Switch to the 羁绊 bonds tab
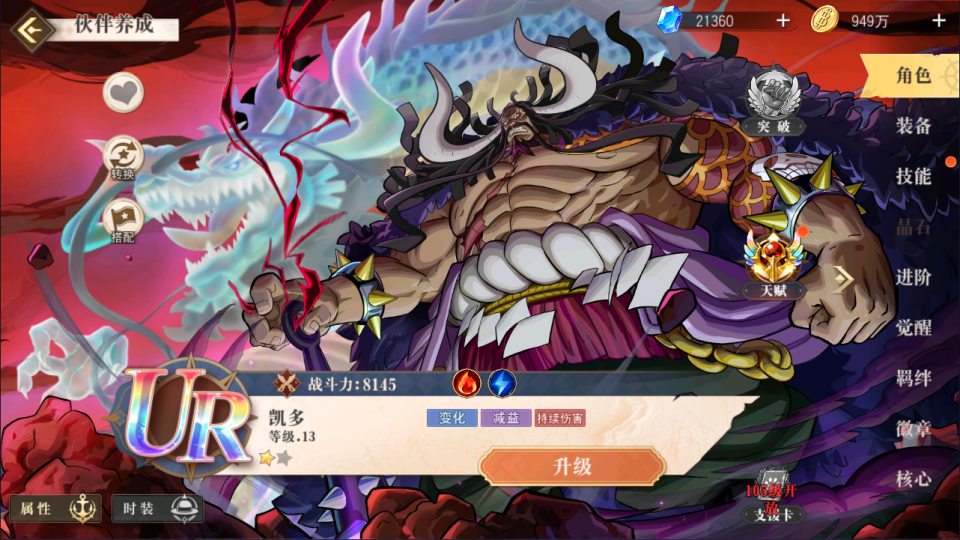This screenshot has height=540, width=960. pyautogui.click(x=912, y=379)
